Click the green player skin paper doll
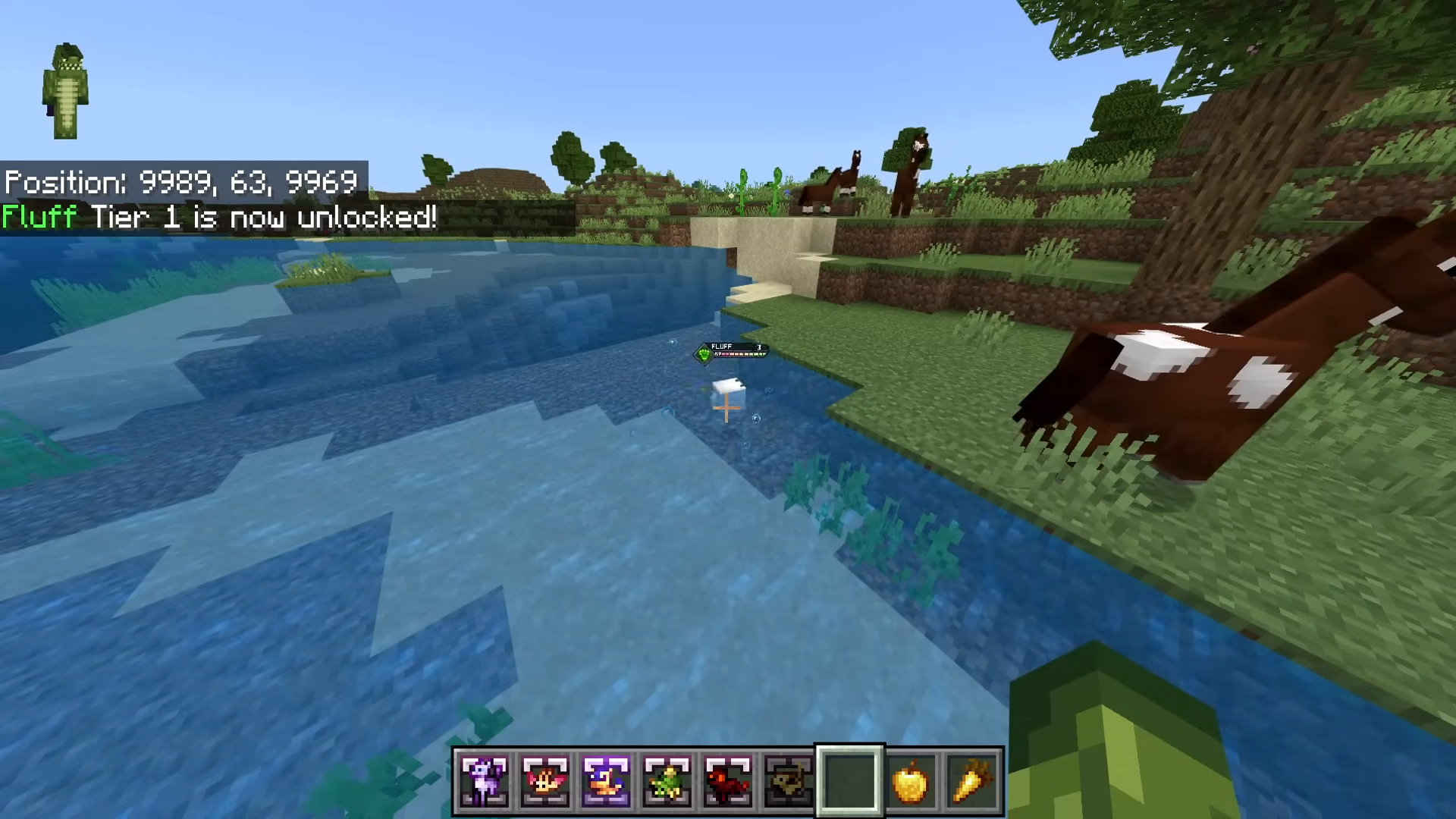Screen dimensions: 1456x819 [x=66, y=92]
